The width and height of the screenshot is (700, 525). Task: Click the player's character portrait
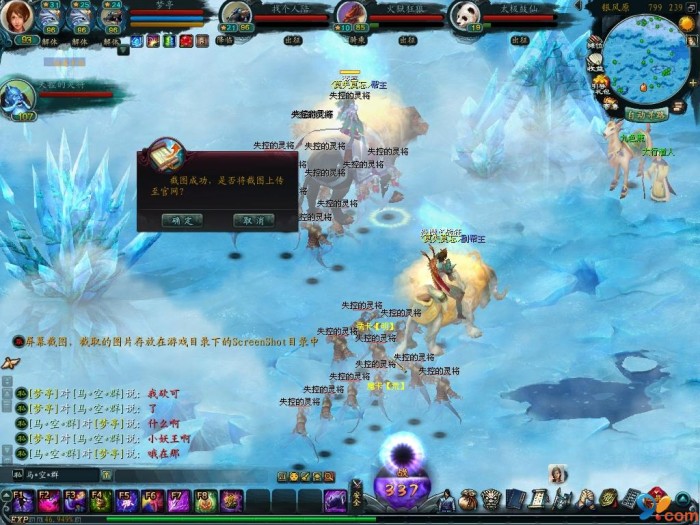[18, 17]
